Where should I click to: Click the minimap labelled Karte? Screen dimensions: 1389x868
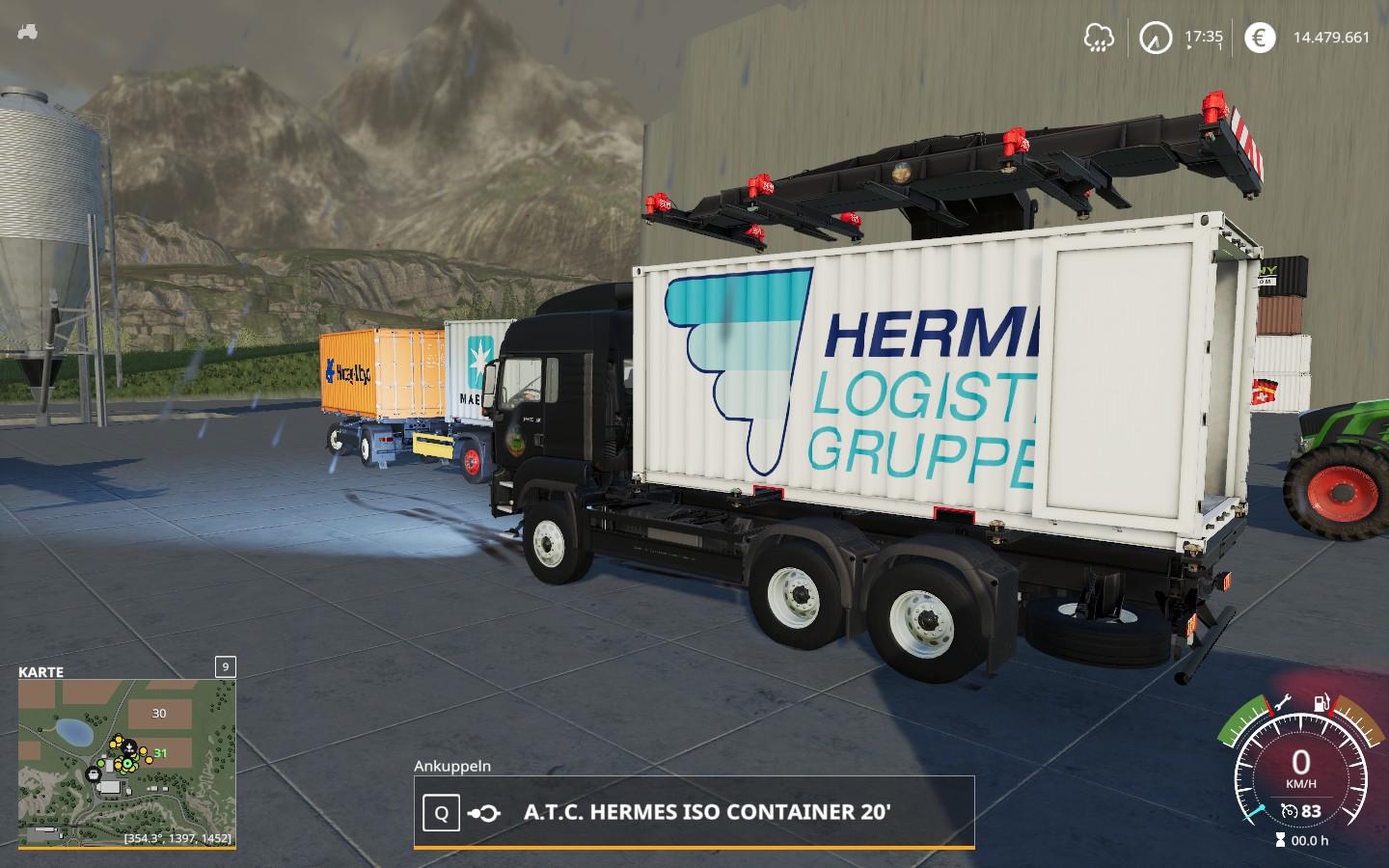pyautogui.click(x=126, y=763)
